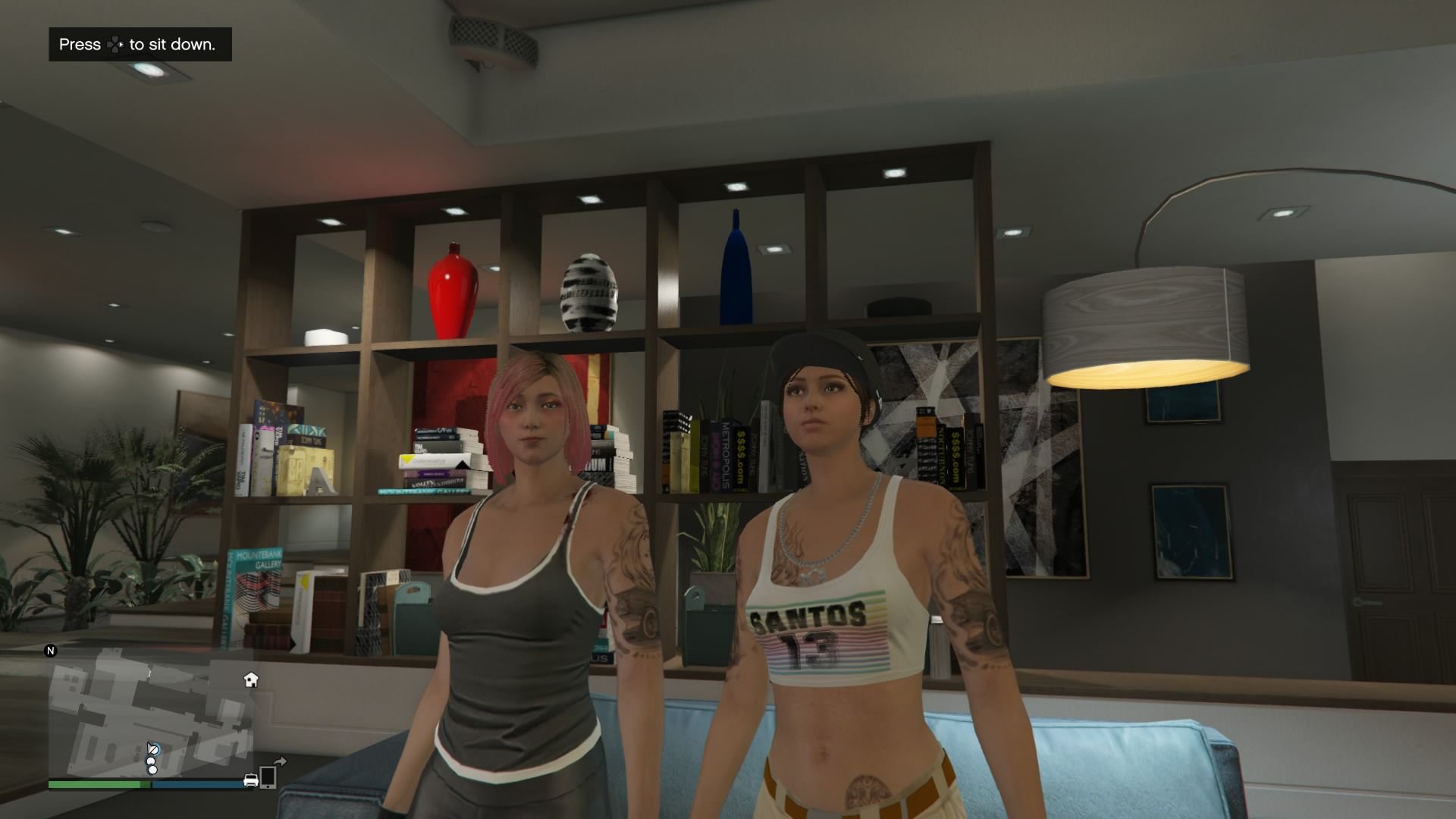Screen dimensions: 1456x819
Task: Select the home icon blip on minimap
Action: tap(250, 680)
